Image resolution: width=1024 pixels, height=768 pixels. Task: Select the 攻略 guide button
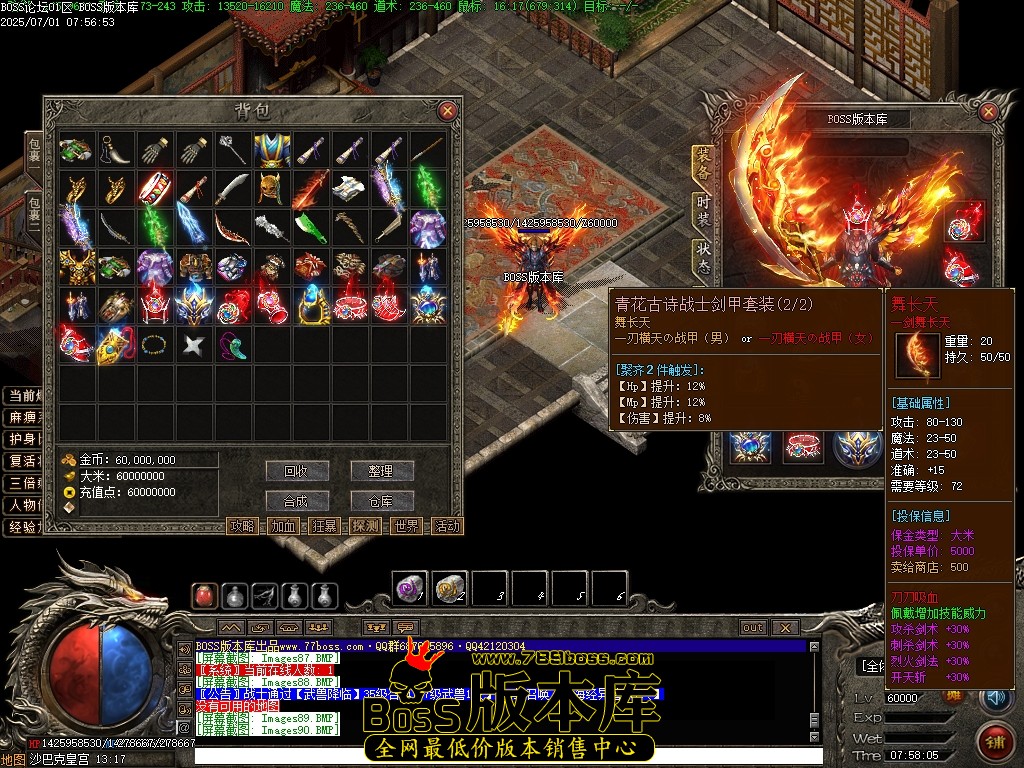point(242,526)
